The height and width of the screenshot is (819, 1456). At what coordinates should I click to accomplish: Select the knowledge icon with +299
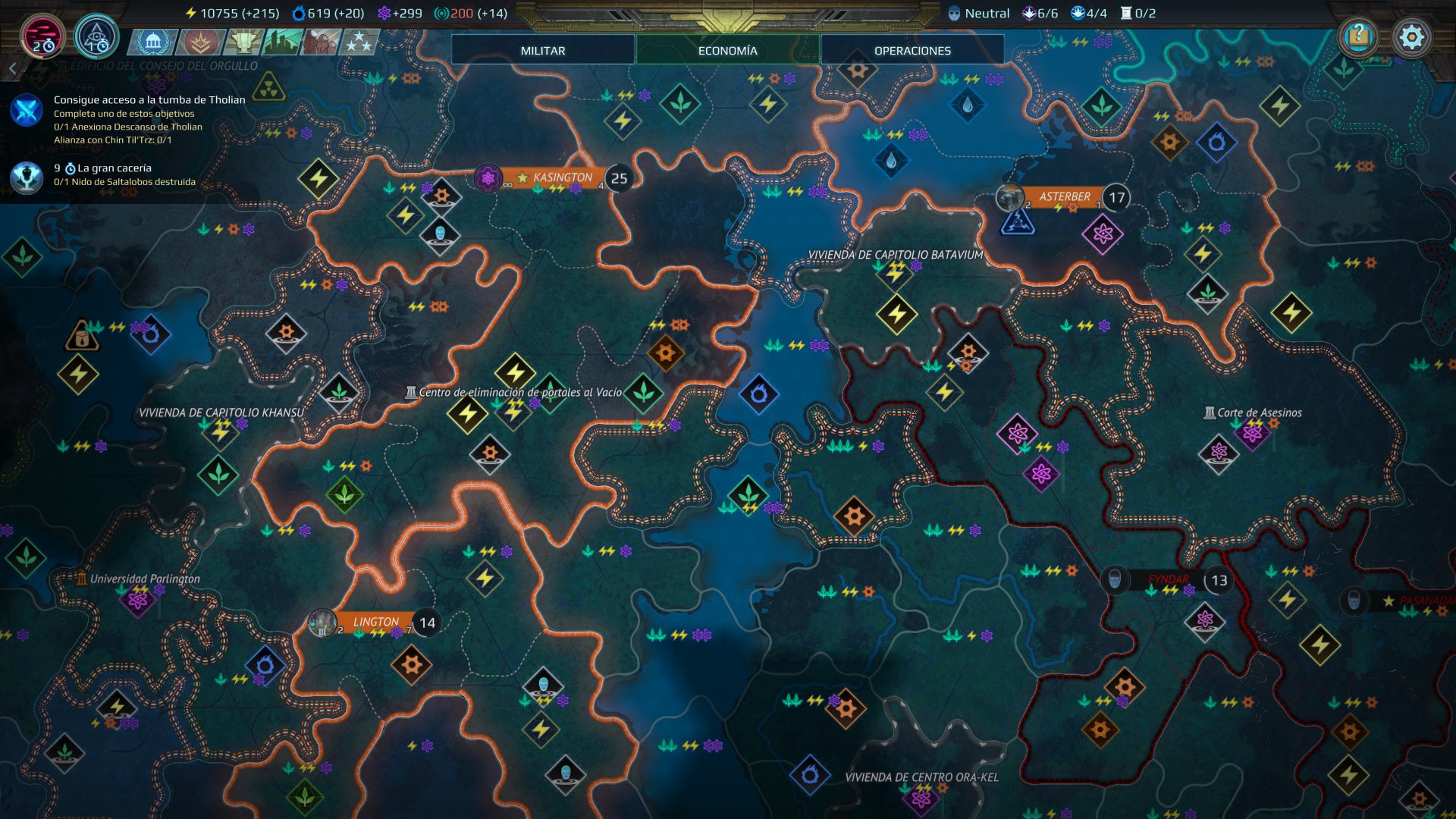(385, 12)
